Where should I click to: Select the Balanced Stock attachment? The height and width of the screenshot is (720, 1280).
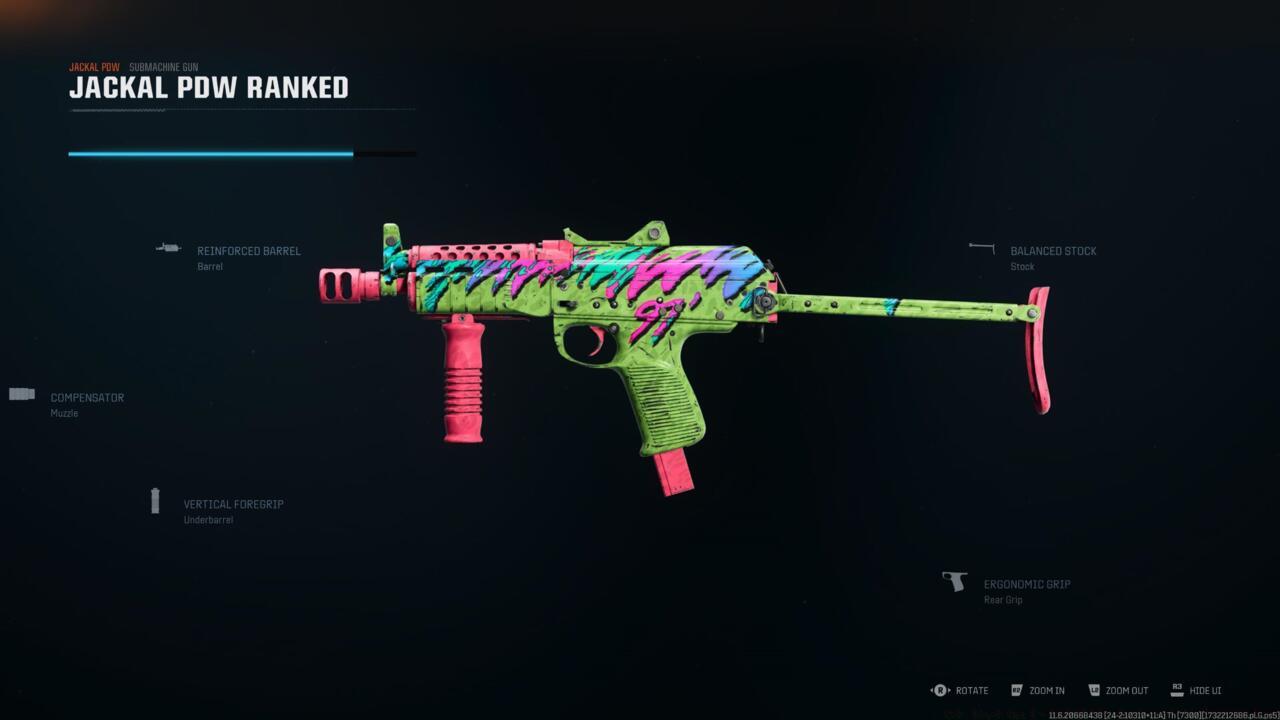[1052, 252]
